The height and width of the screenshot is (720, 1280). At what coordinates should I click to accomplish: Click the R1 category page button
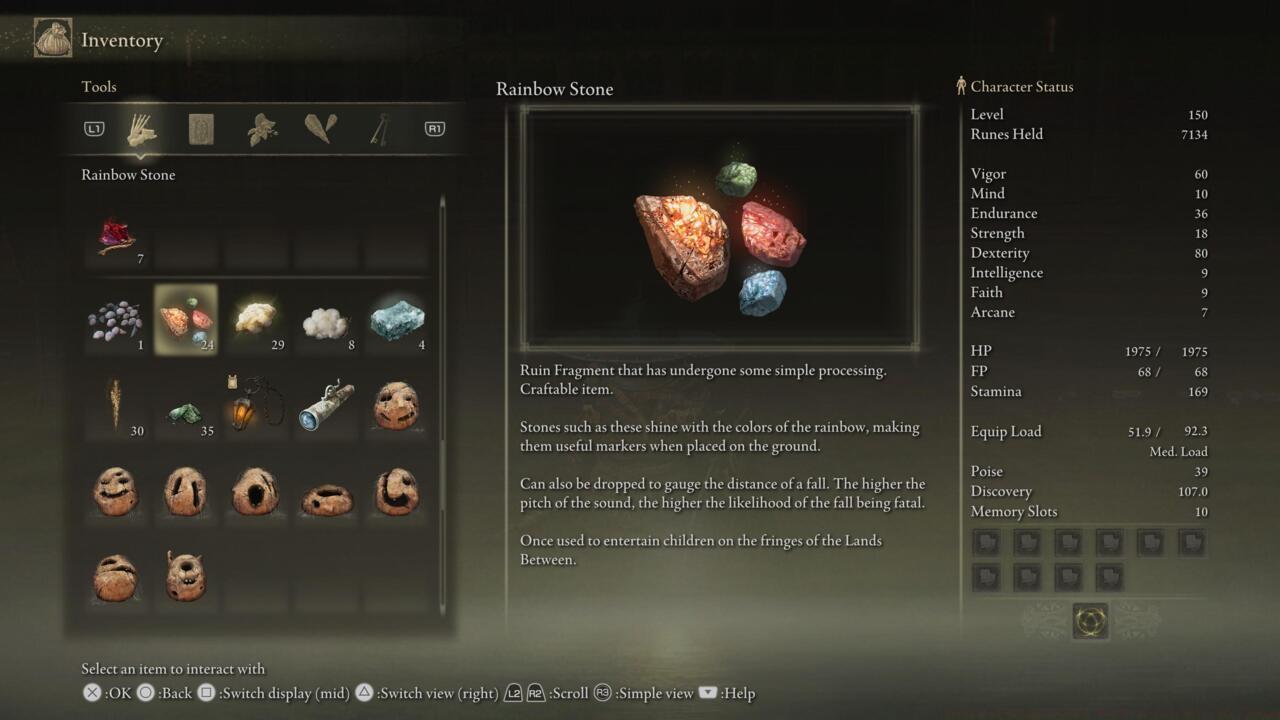(434, 128)
